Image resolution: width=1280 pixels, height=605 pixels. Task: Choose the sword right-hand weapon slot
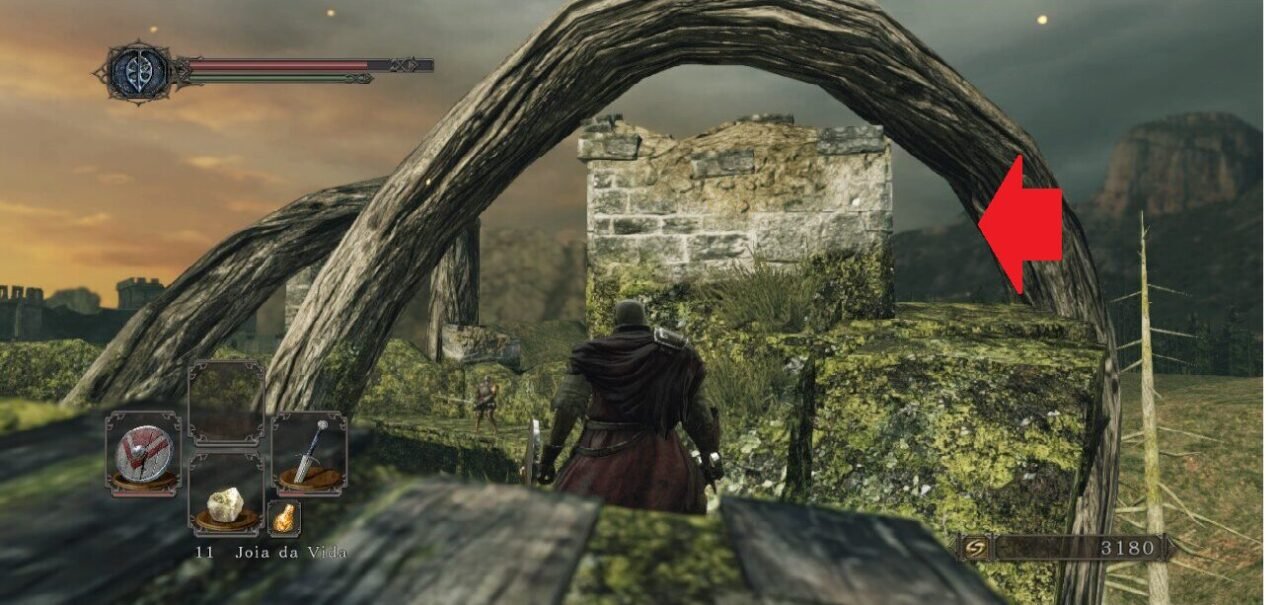pos(309,454)
